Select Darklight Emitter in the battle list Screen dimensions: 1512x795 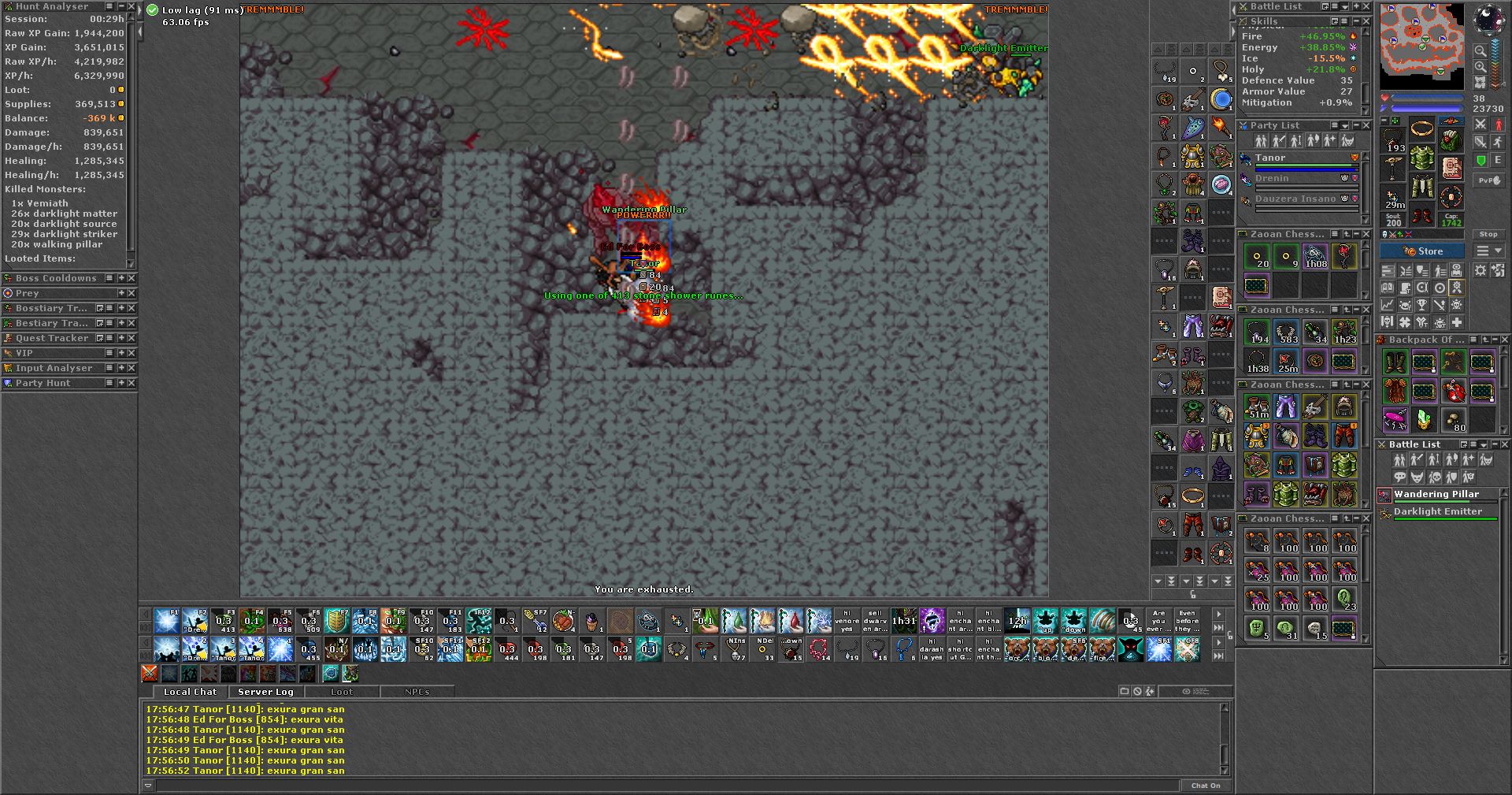coord(1437,511)
